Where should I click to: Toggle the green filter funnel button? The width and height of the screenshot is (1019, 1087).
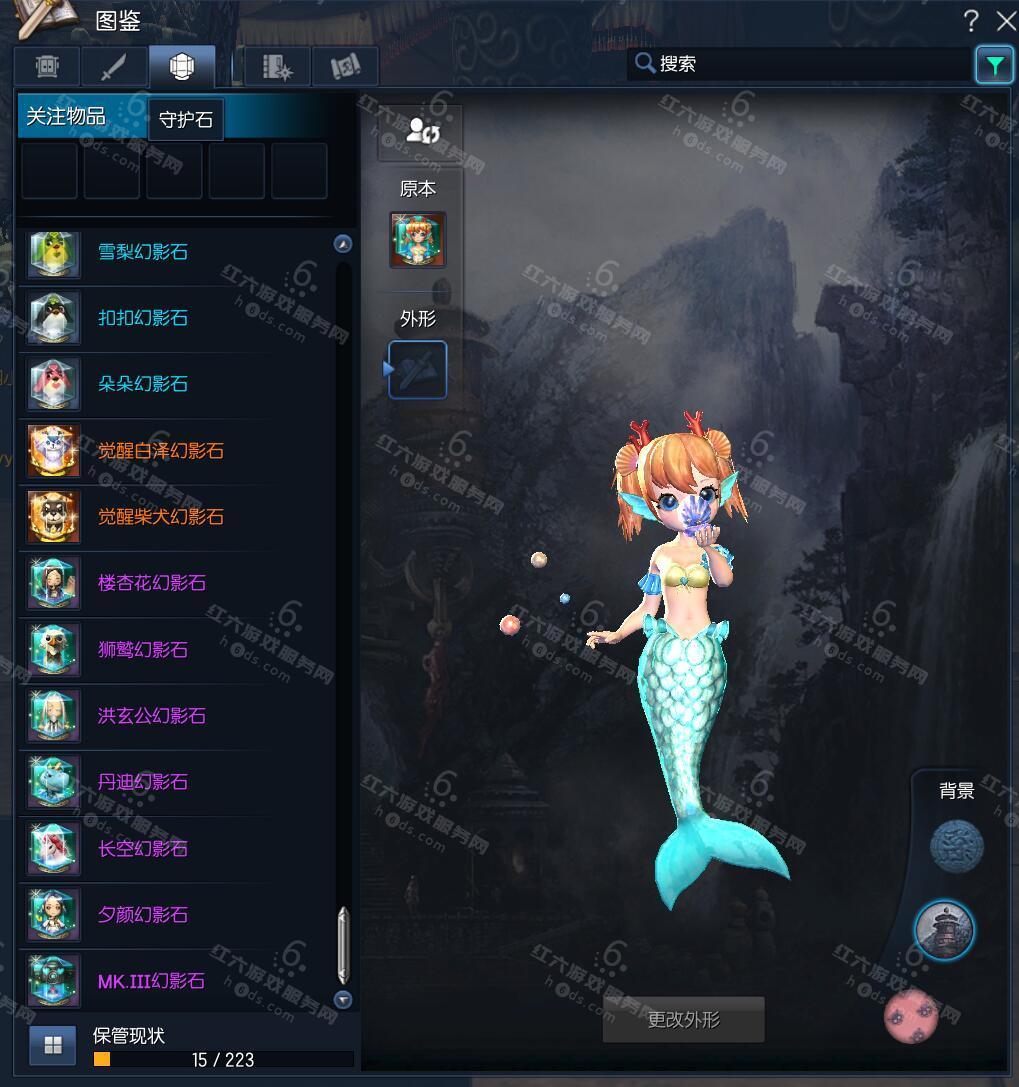click(x=994, y=65)
